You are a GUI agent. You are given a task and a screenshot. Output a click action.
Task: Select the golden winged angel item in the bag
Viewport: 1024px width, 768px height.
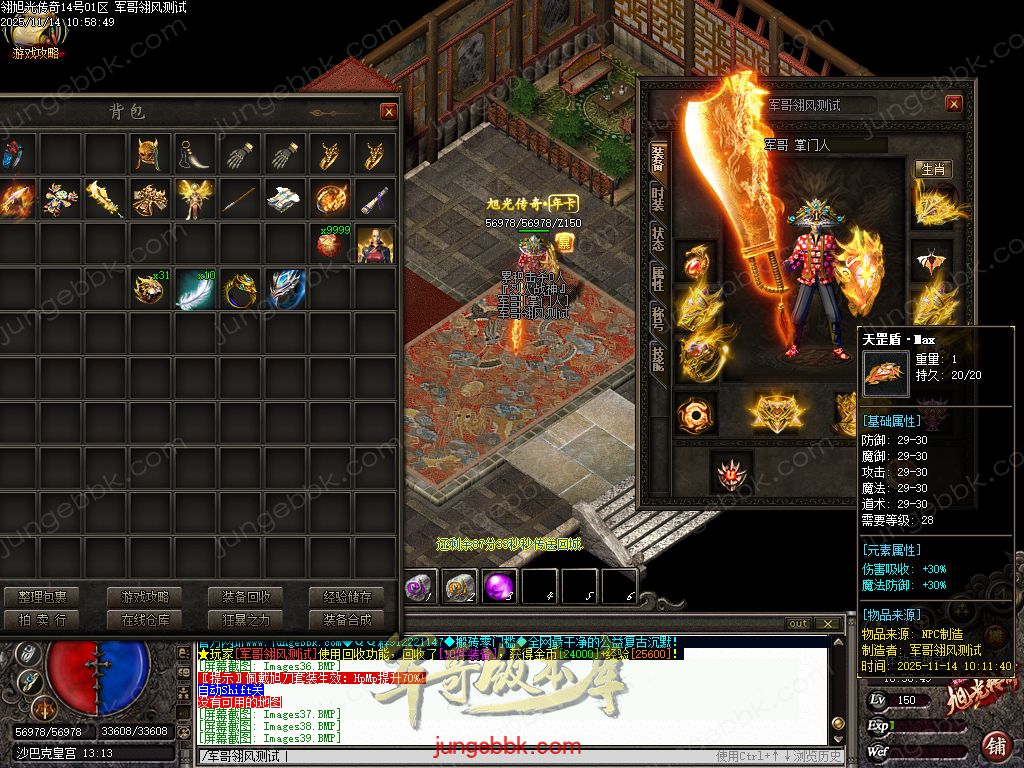click(x=195, y=199)
